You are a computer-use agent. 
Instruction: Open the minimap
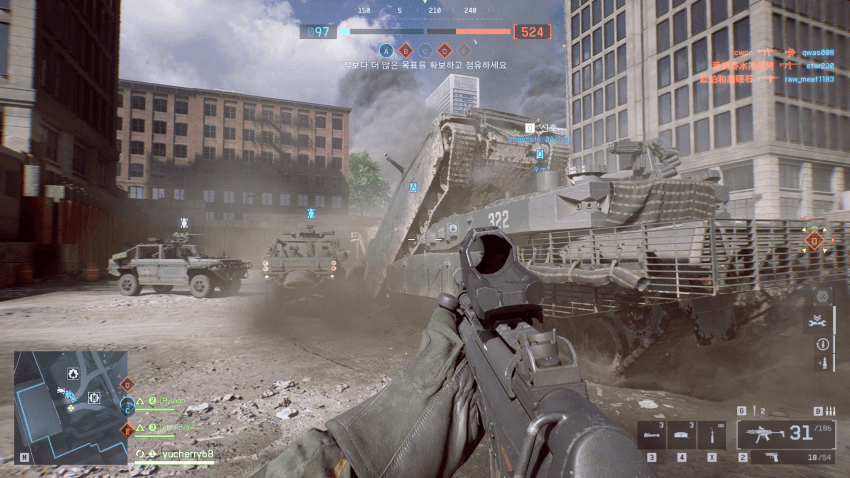coord(70,404)
